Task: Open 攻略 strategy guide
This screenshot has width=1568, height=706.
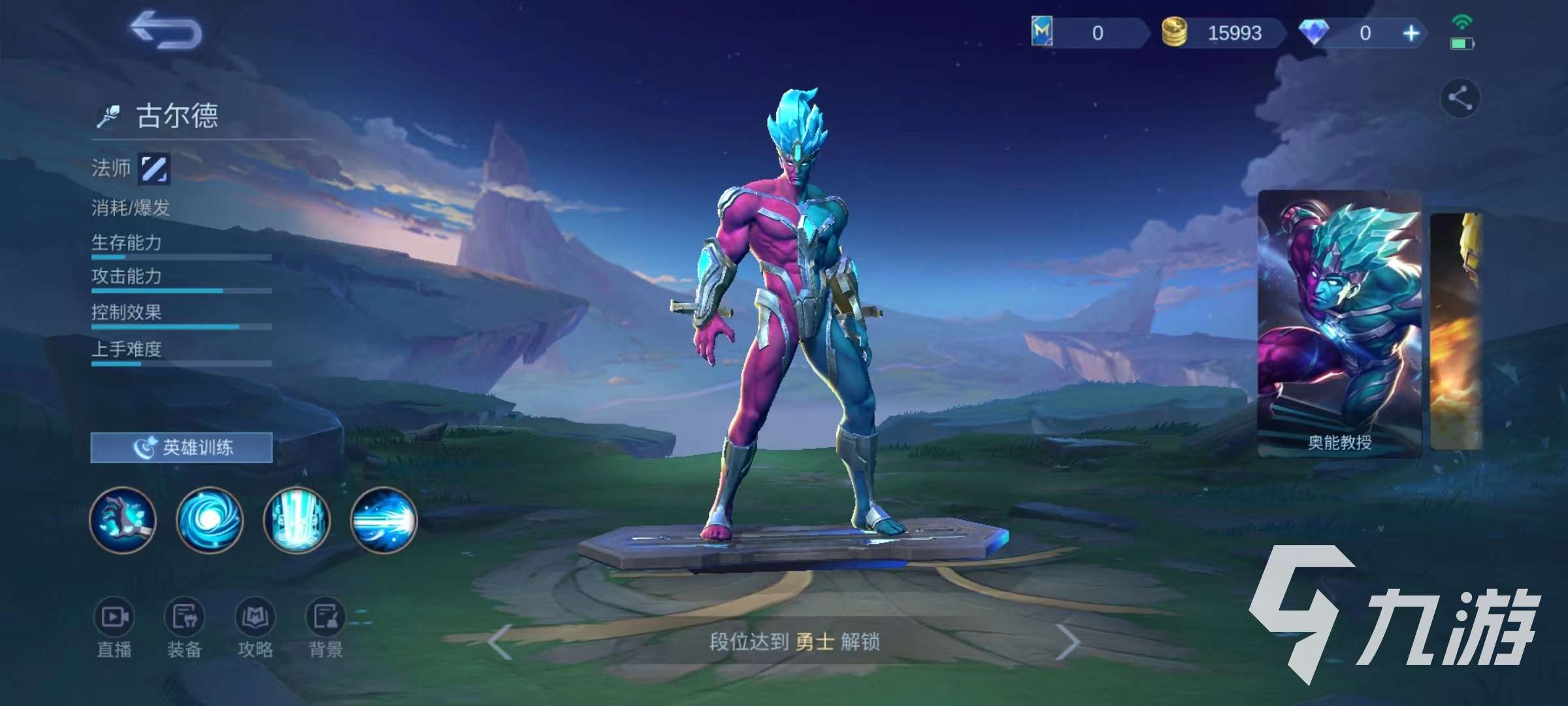Action: click(x=255, y=626)
